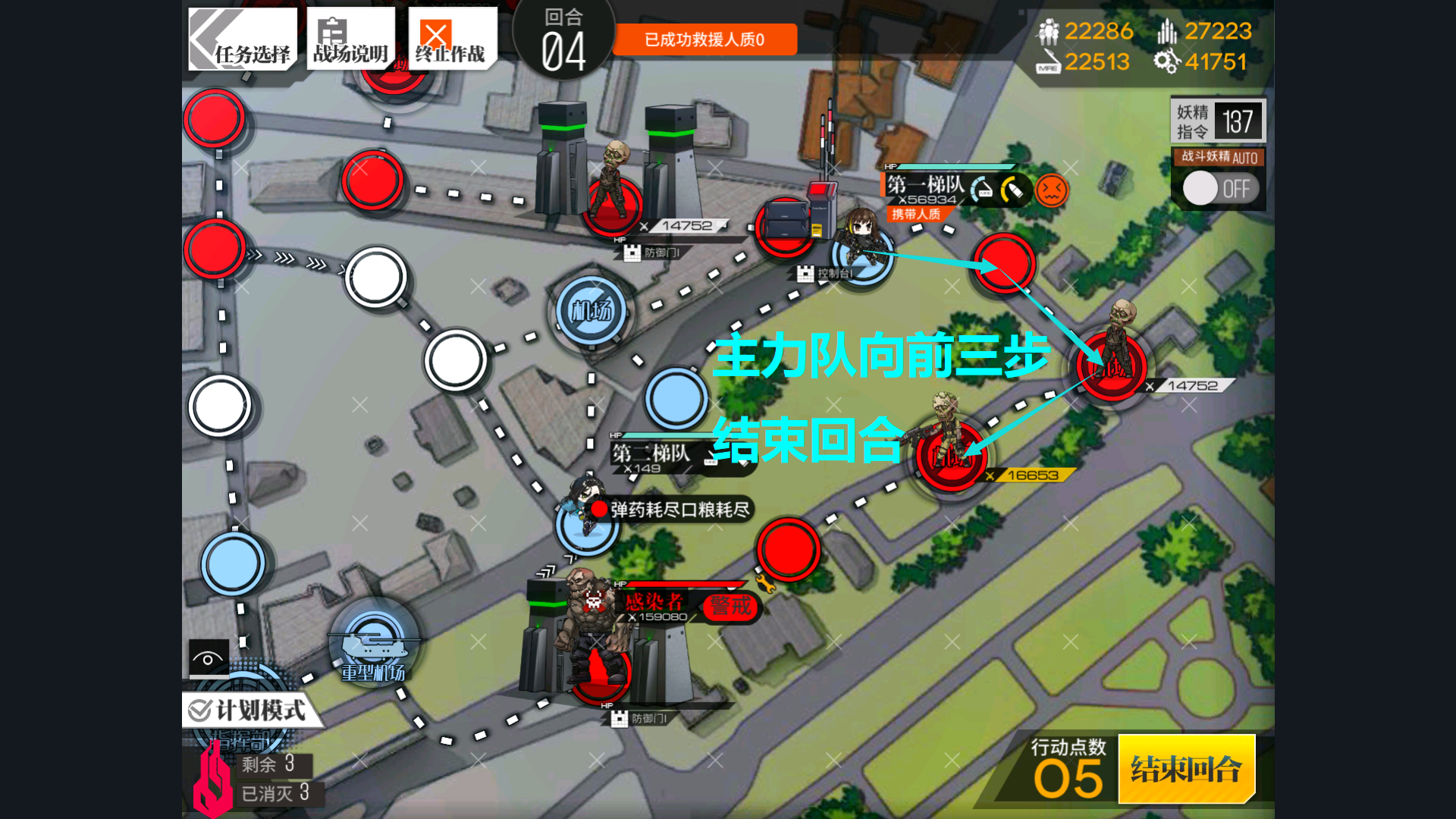Image resolution: width=1456 pixels, height=819 pixels.
Task: Open the 妖精指令 fairy command panel
Action: pos(1218,121)
